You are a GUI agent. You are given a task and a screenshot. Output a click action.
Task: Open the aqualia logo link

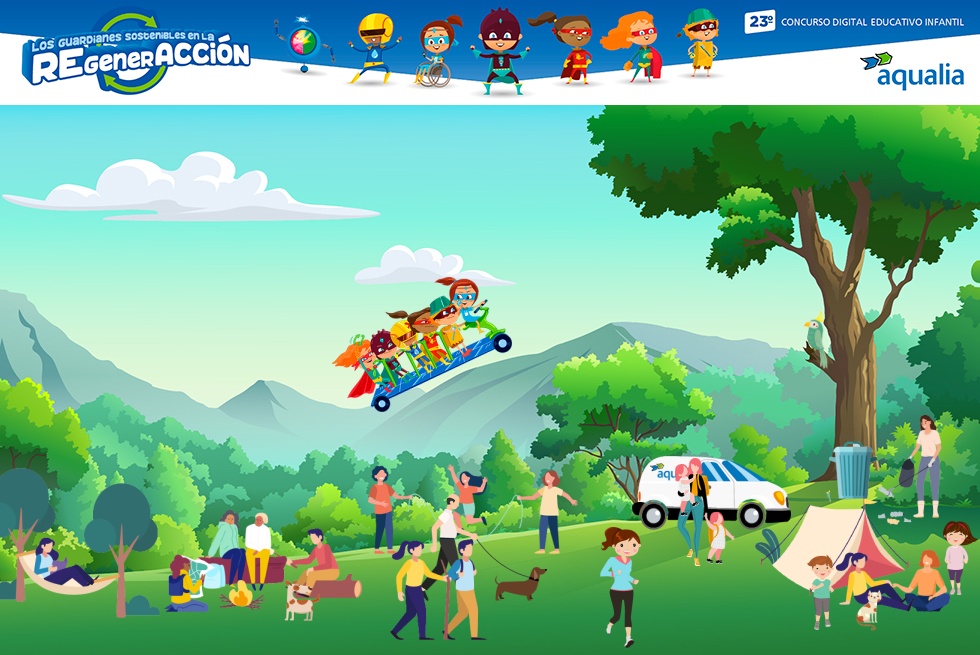[912, 70]
